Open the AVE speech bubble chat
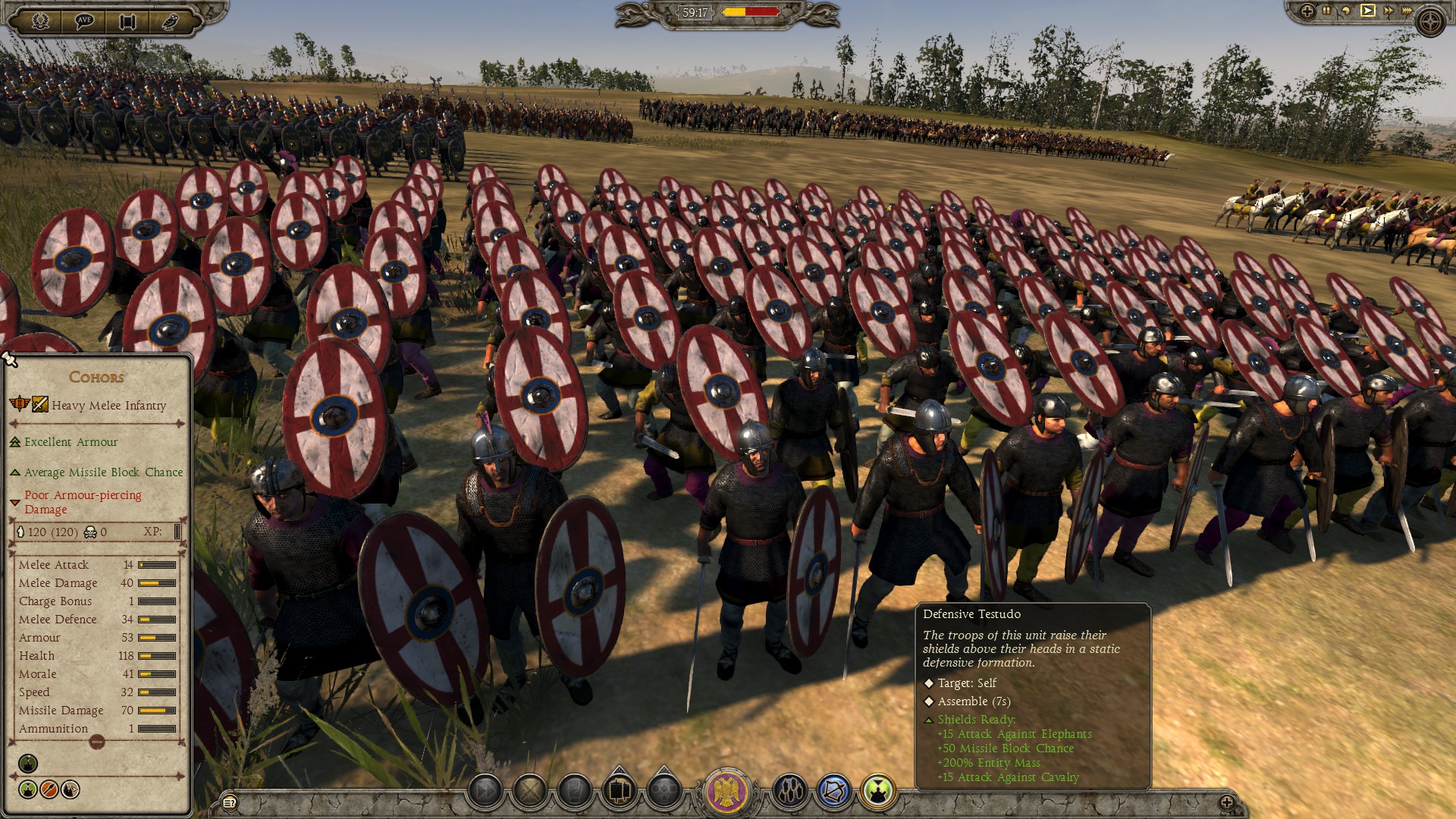The width and height of the screenshot is (1456, 819). pyautogui.click(x=84, y=20)
